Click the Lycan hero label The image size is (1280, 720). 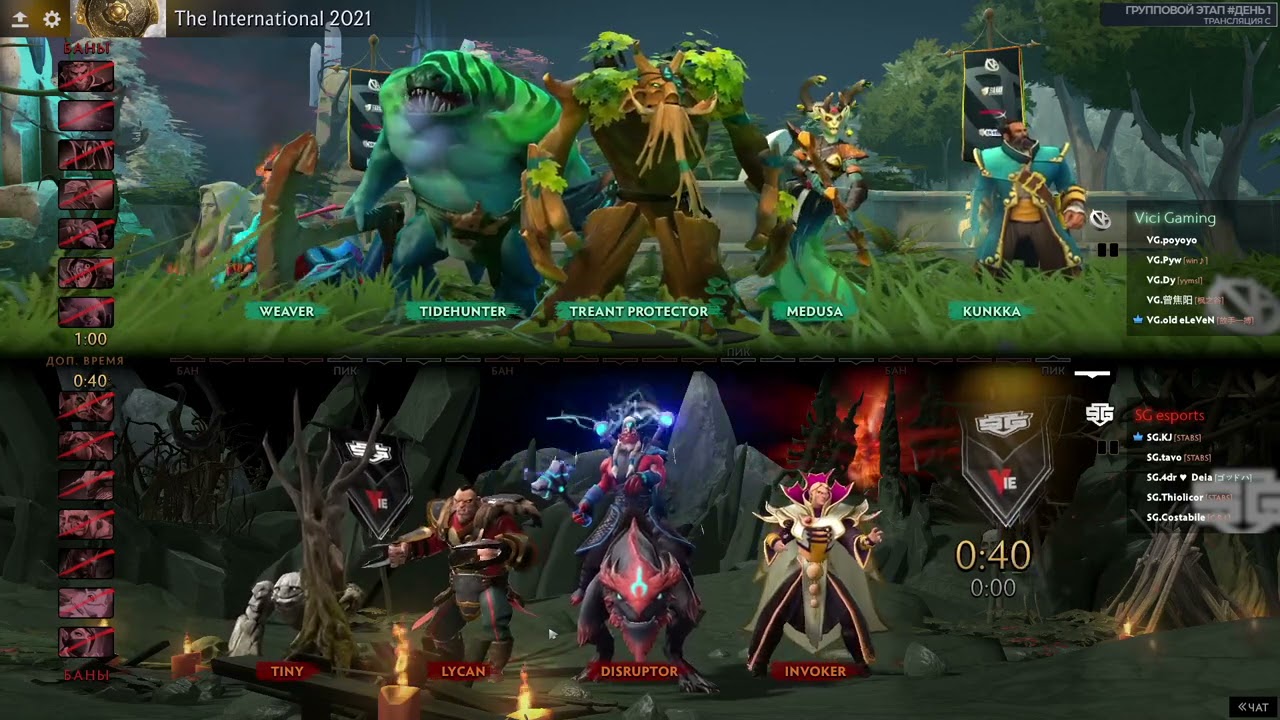pyautogui.click(x=463, y=671)
